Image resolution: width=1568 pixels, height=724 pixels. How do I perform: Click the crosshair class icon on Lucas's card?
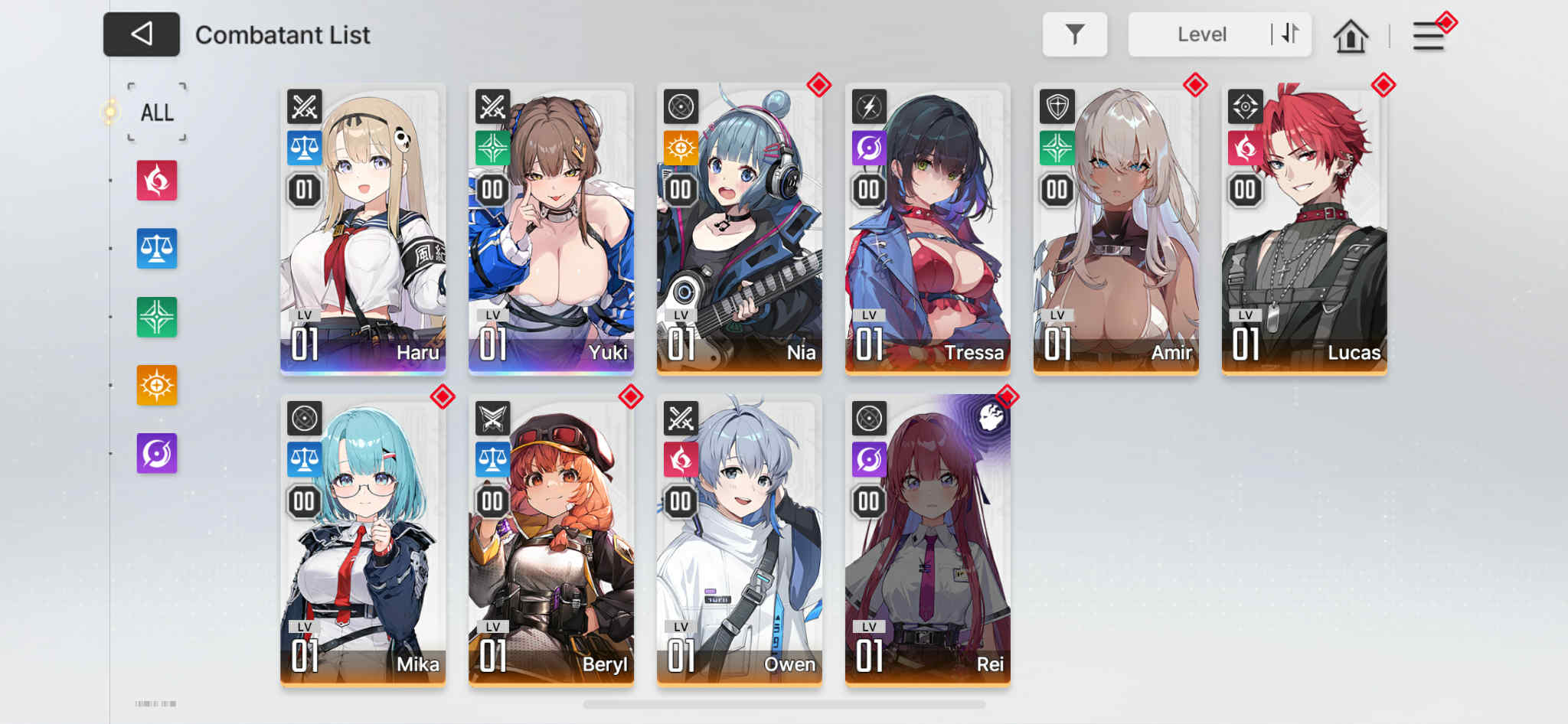point(1246,108)
